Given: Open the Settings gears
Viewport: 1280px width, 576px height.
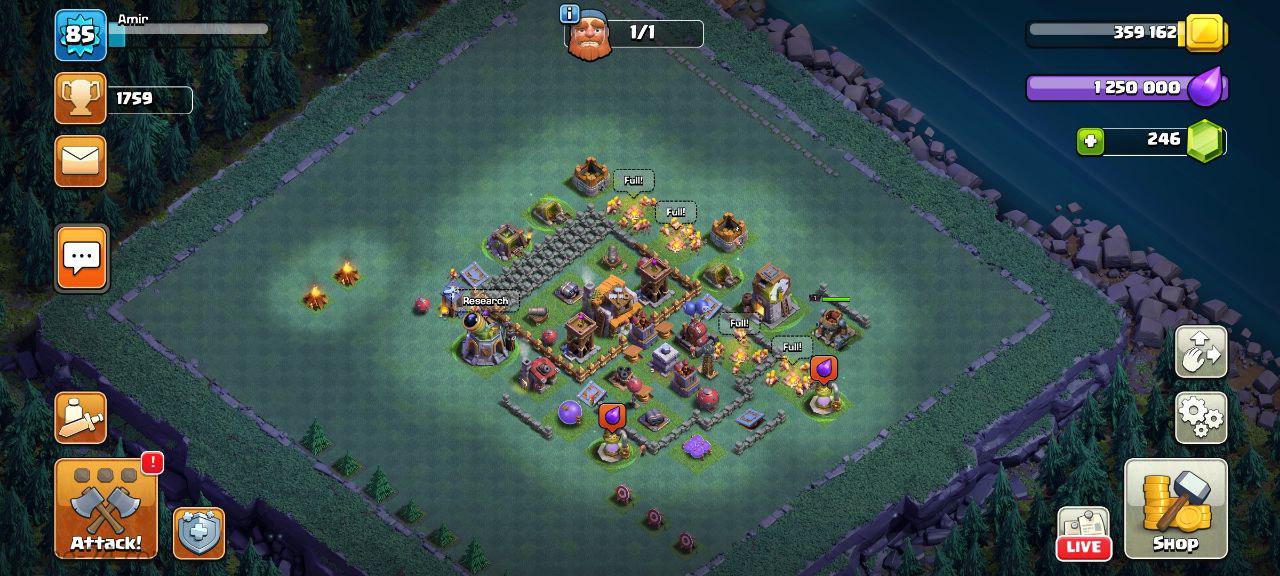Looking at the screenshot, I should click(1200, 417).
